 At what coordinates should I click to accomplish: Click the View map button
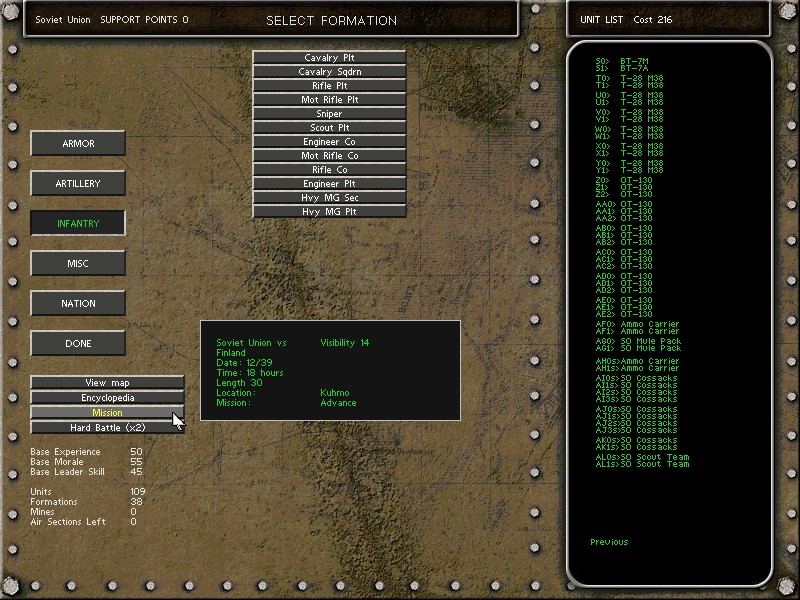click(x=108, y=383)
